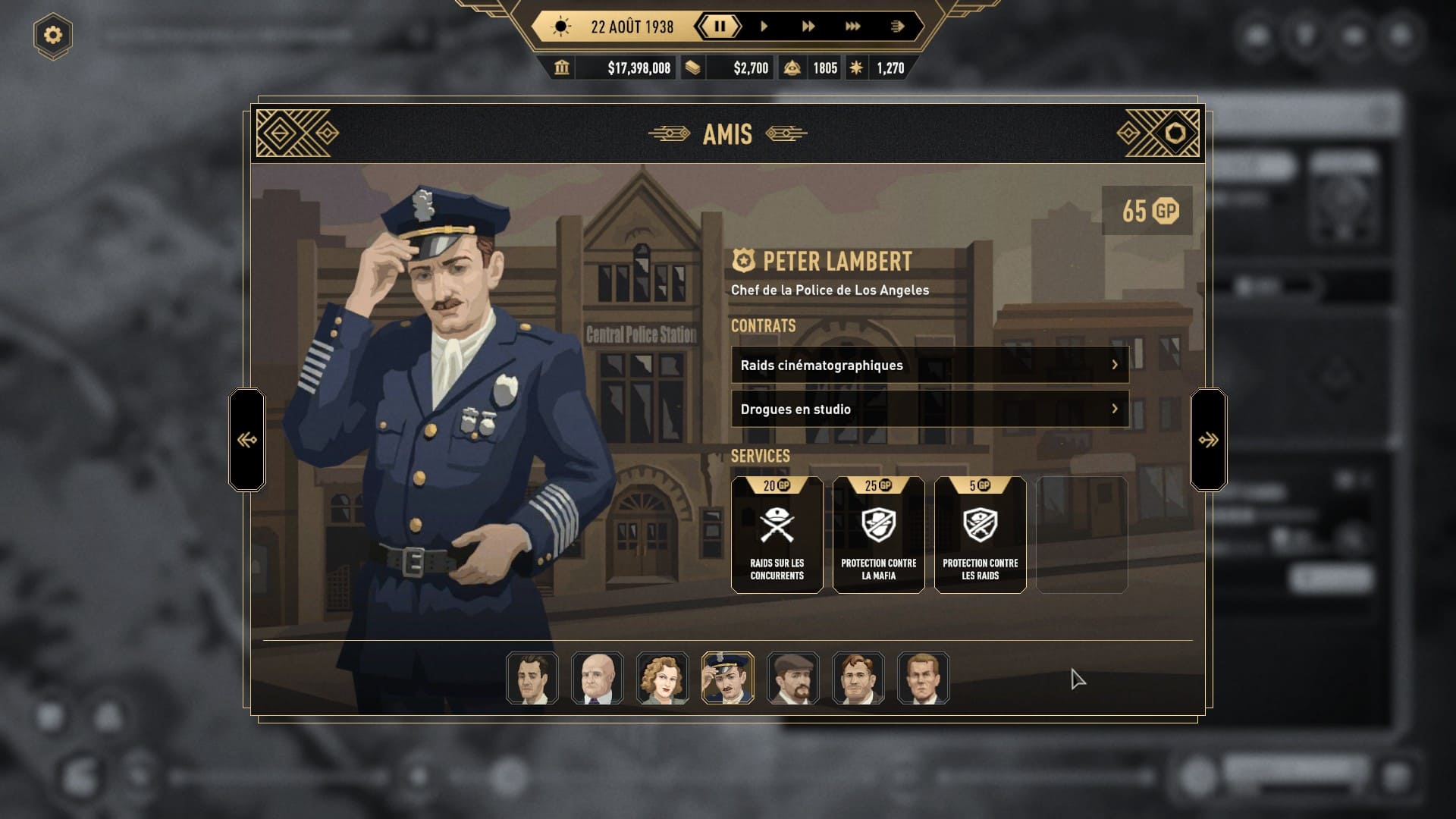The width and height of the screenshot is (1456, 819).
Task: Select the police officer portrait
Action: pyautogui.click(x=727, y=678)
